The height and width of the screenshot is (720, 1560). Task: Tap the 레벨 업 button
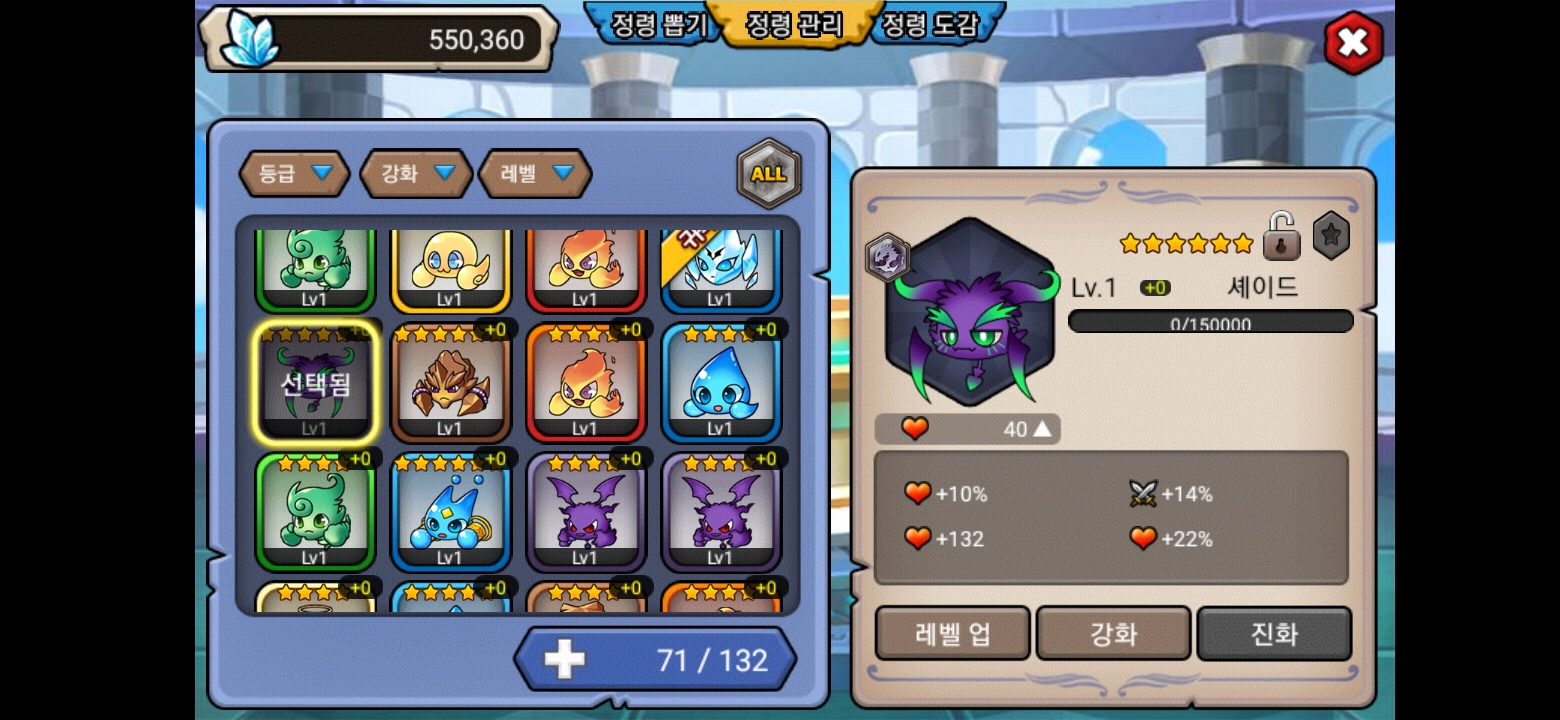click(952, 634)
